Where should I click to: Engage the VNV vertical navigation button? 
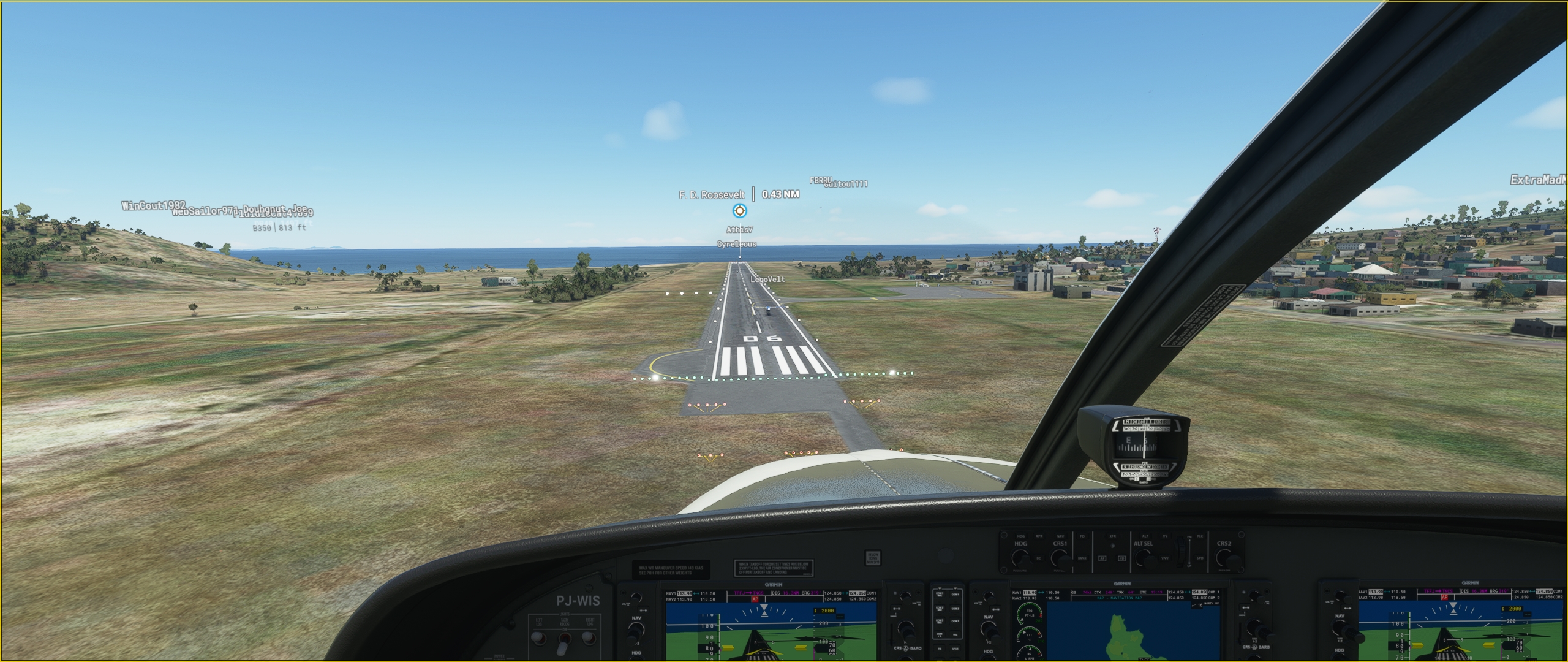click(x=1164, y=558)
